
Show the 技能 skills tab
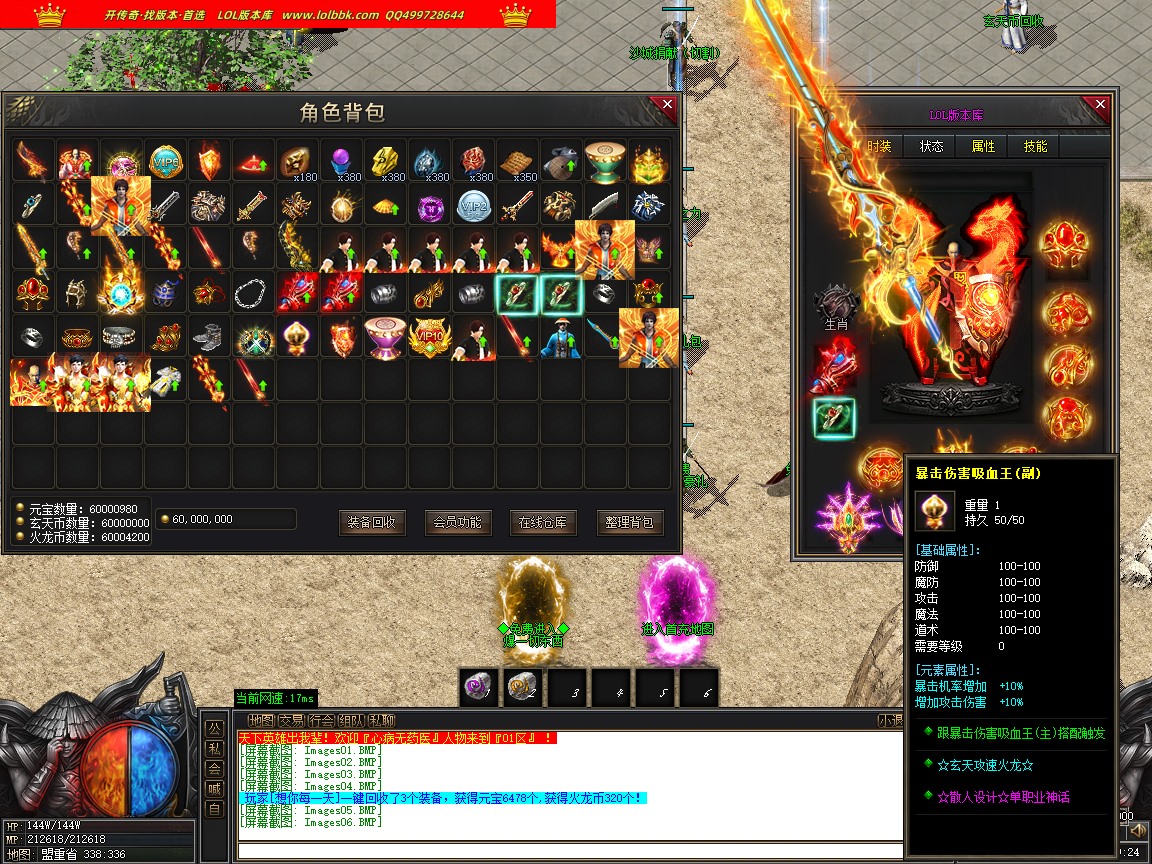1035,146
